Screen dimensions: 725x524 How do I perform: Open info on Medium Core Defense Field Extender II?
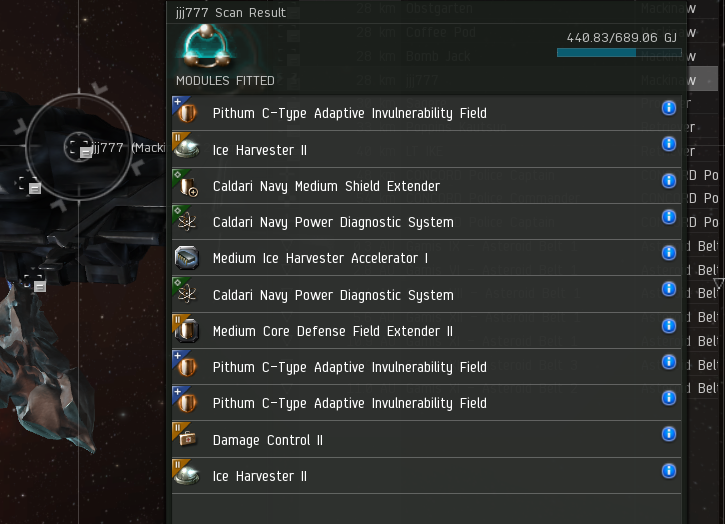coord(669,325)
